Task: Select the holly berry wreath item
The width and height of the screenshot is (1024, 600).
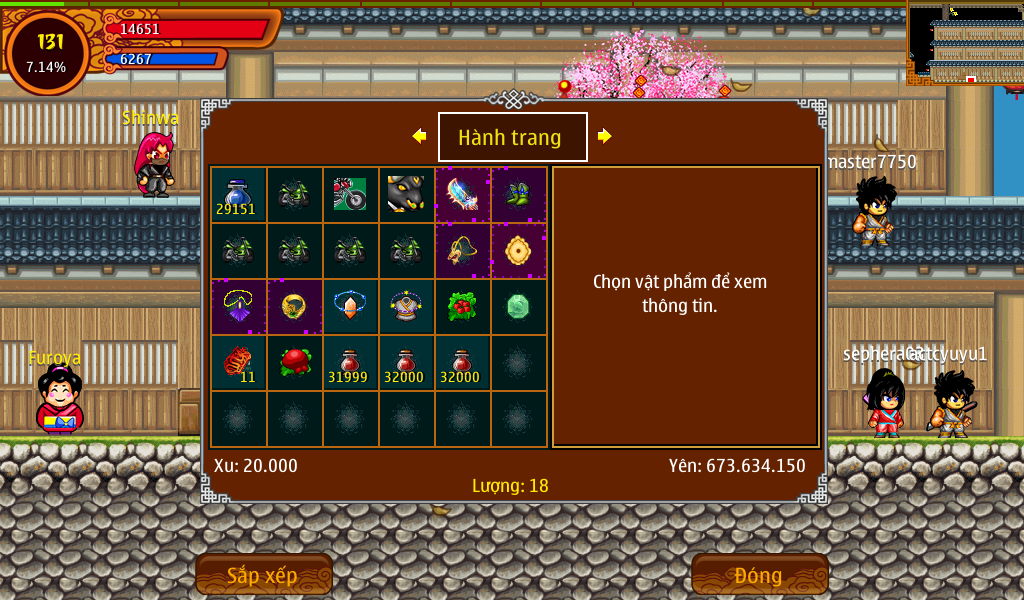Action: 462,307
